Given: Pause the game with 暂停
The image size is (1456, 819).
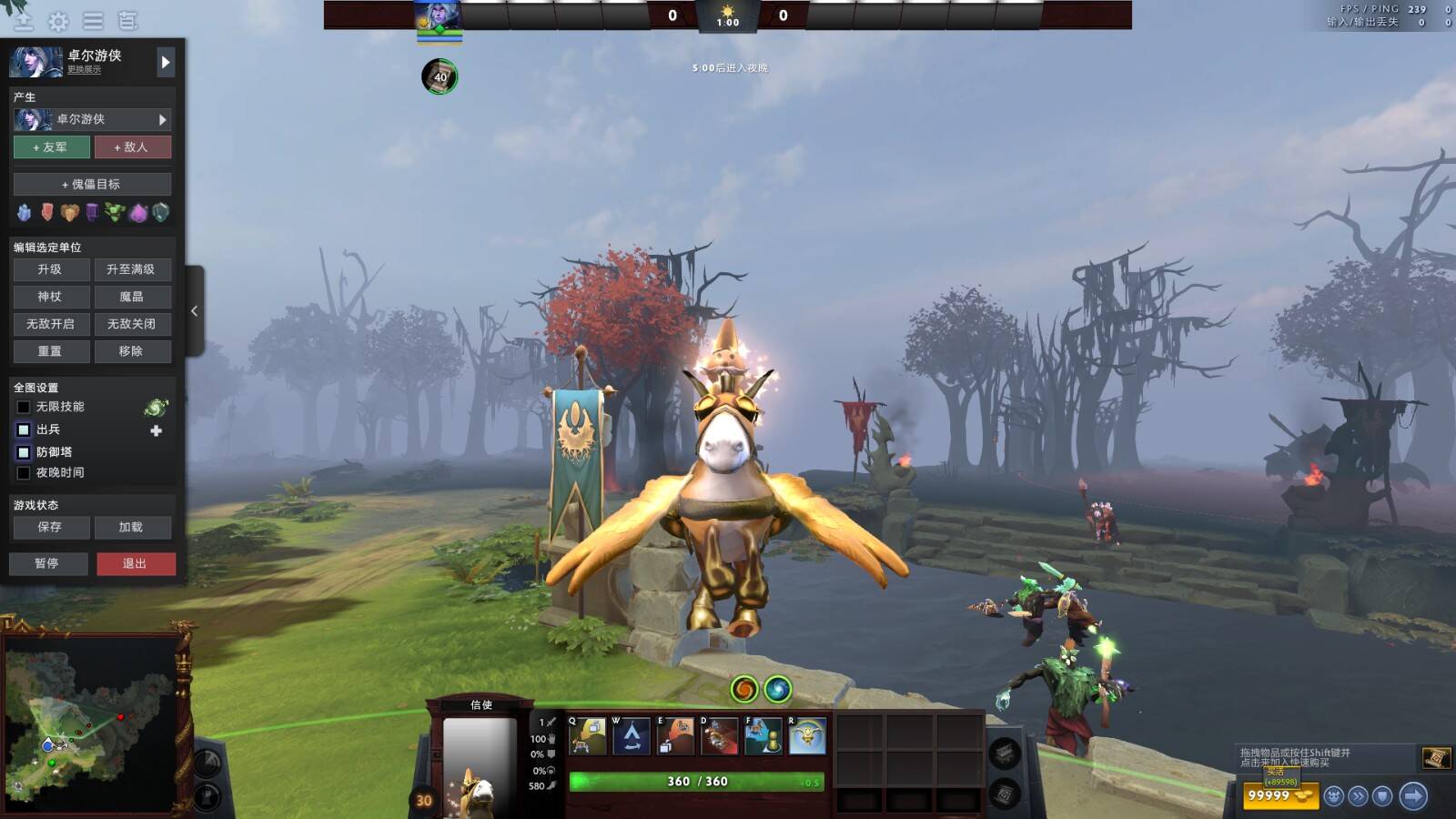Looking at the screenshot, I should pyautogui.click(x=48, y=564).
